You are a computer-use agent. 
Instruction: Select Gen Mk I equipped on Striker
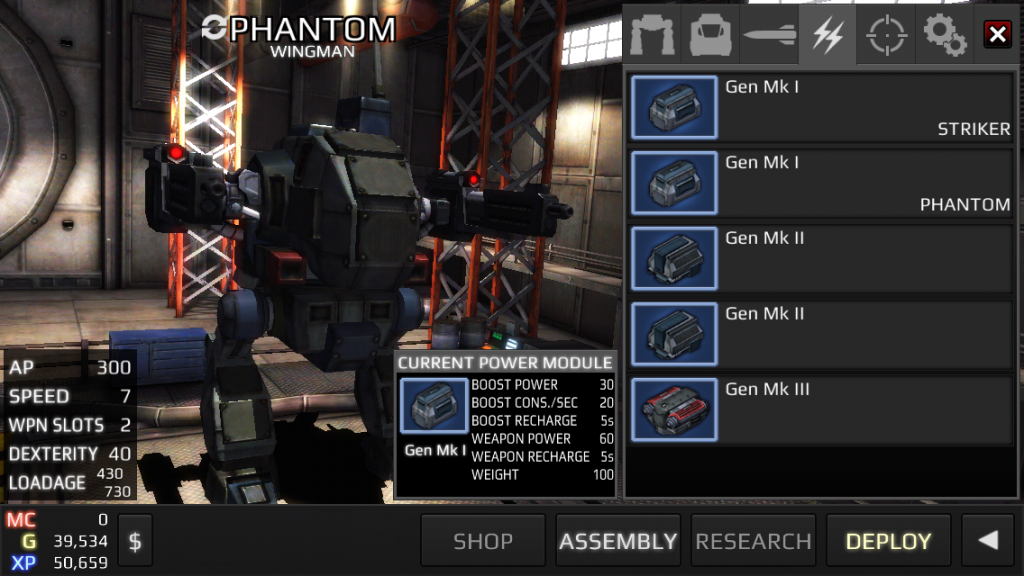coord(822,108)
